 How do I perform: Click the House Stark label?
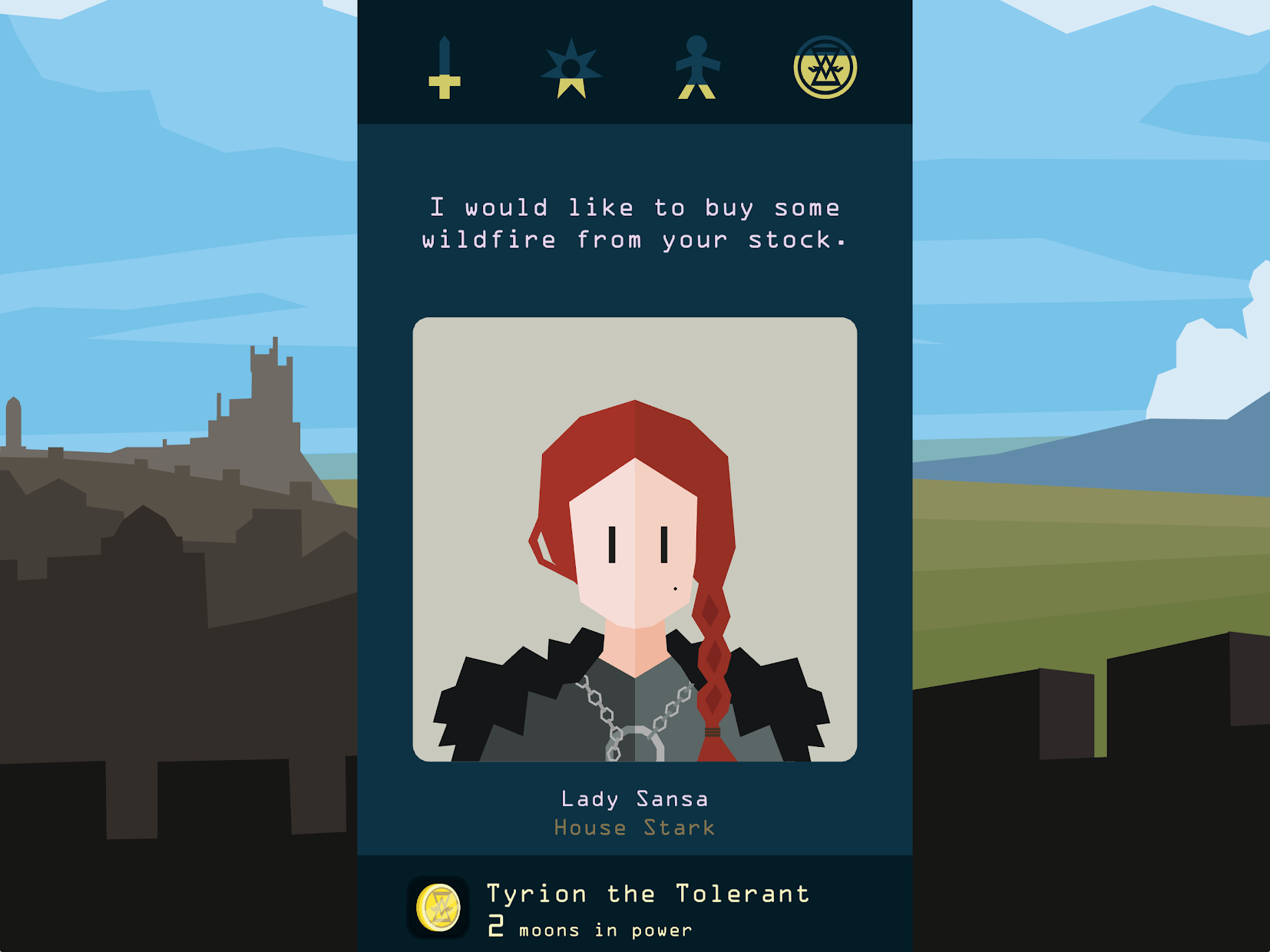[634, 828]
